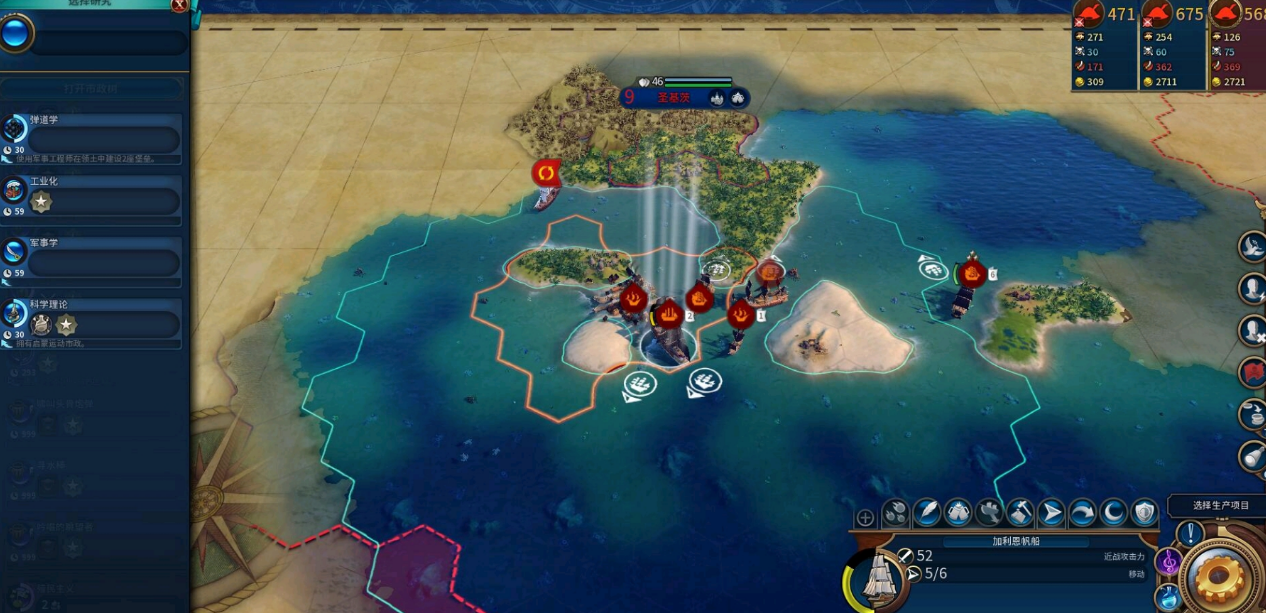1266x613 pixels.
Task: Close the research selection panel
Action: click(179, 5)
